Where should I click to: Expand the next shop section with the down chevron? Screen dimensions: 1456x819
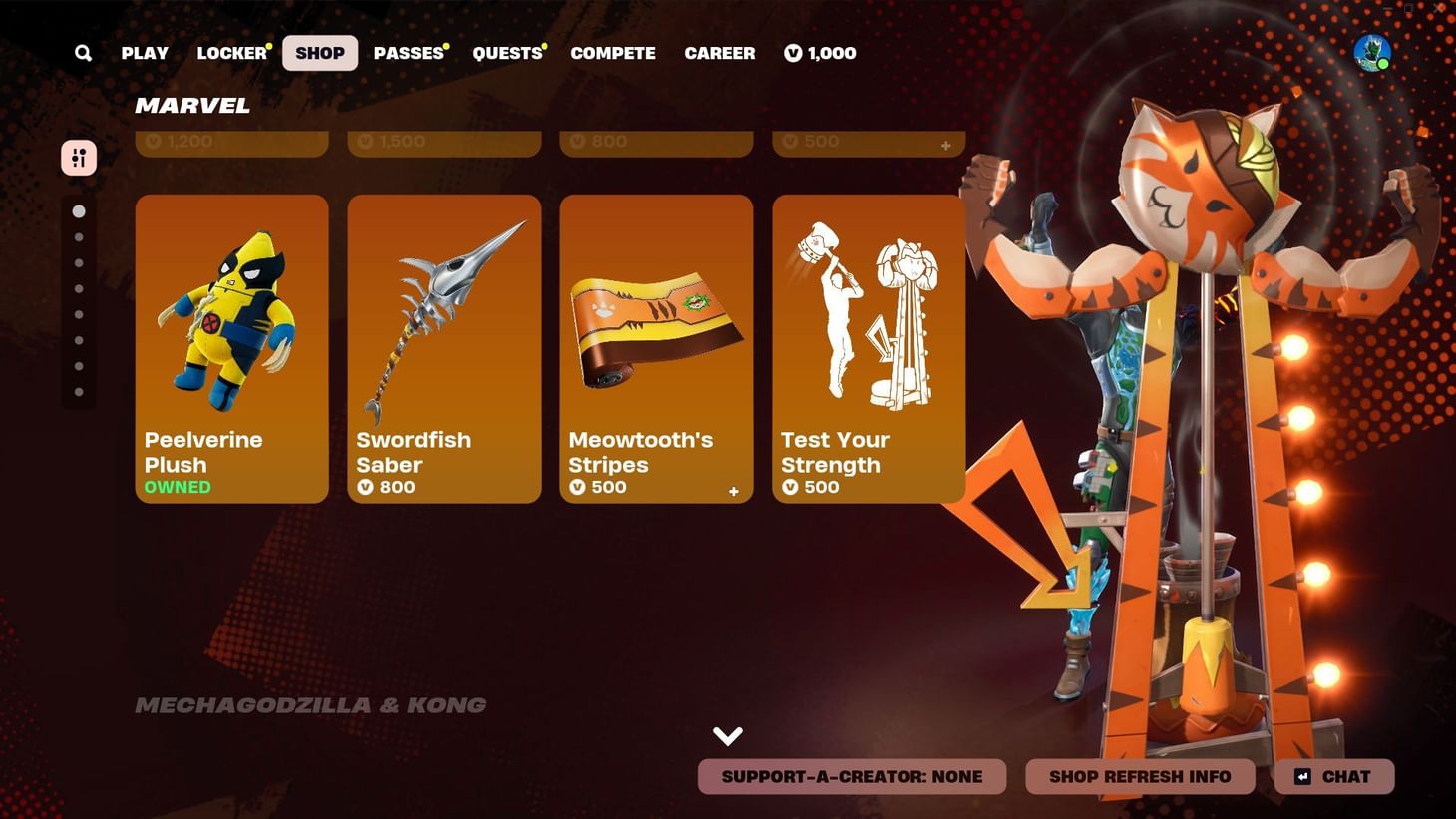pyautogui.click(x=728, y=735)
